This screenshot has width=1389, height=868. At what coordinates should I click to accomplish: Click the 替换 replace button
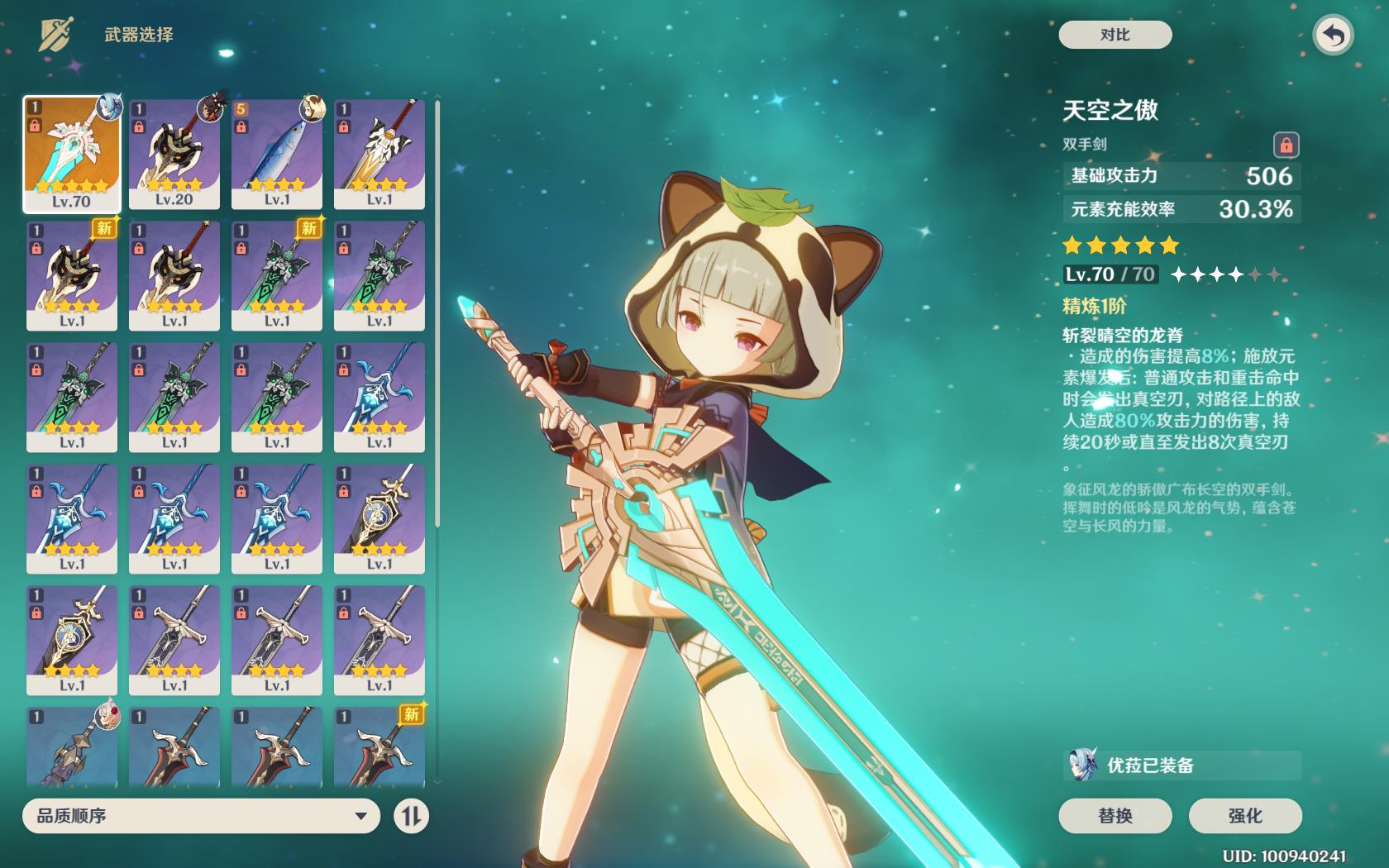tap(1115, 816)
